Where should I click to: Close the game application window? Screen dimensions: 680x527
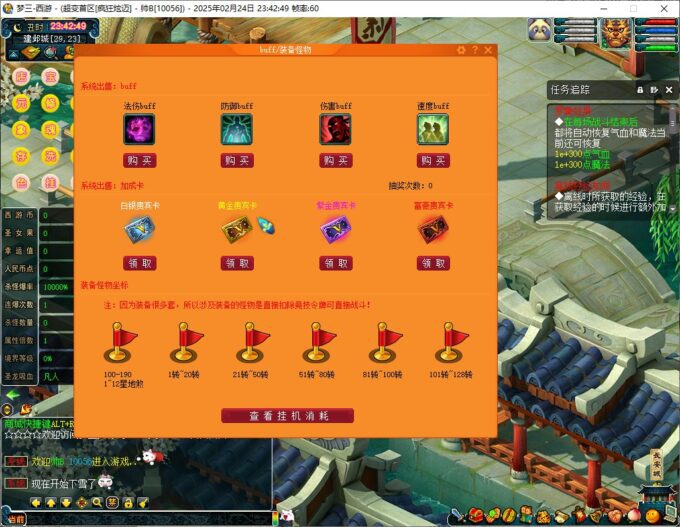663,8
